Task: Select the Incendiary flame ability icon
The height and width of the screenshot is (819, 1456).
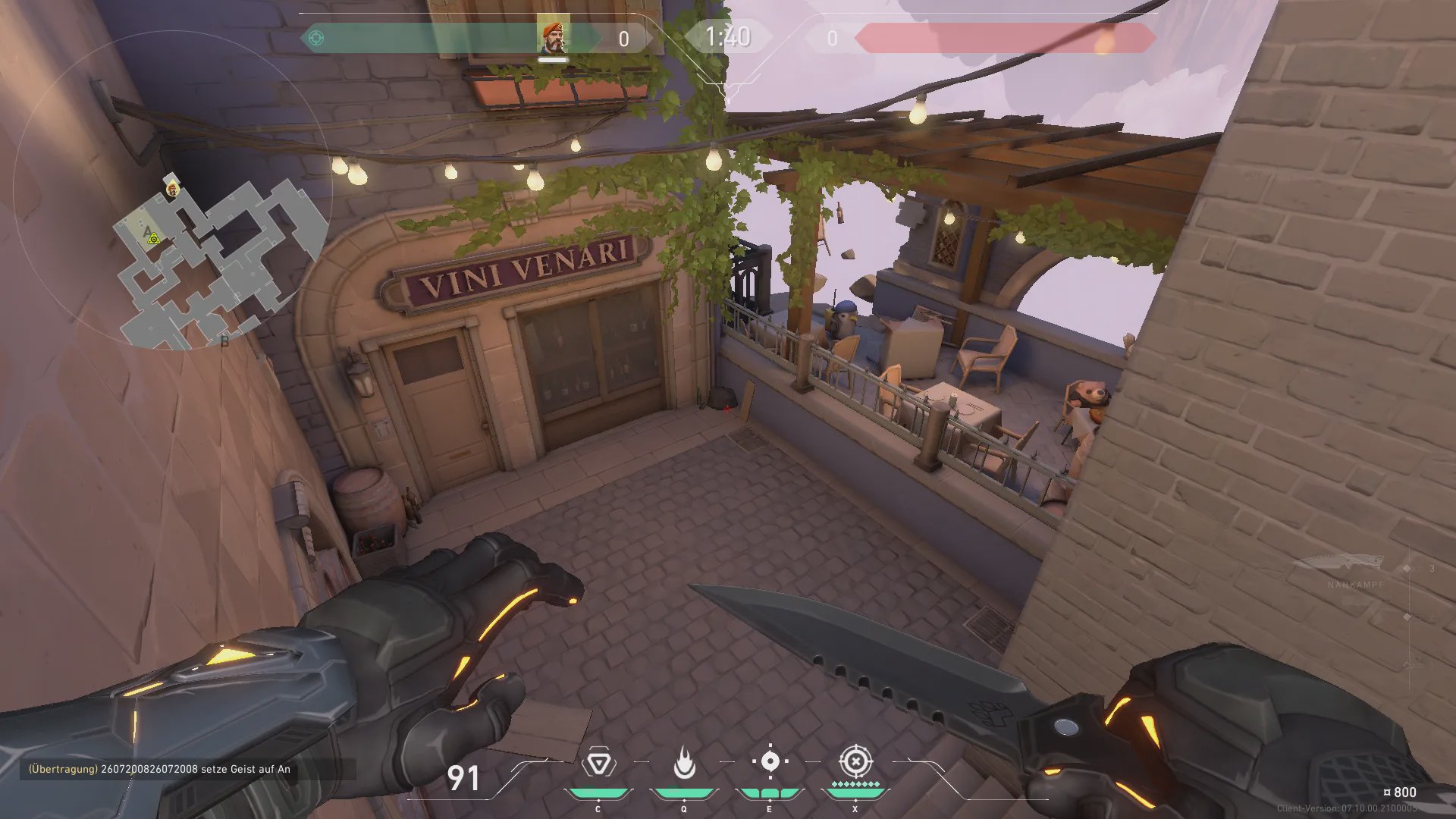Action: click(x=684, y=763)
